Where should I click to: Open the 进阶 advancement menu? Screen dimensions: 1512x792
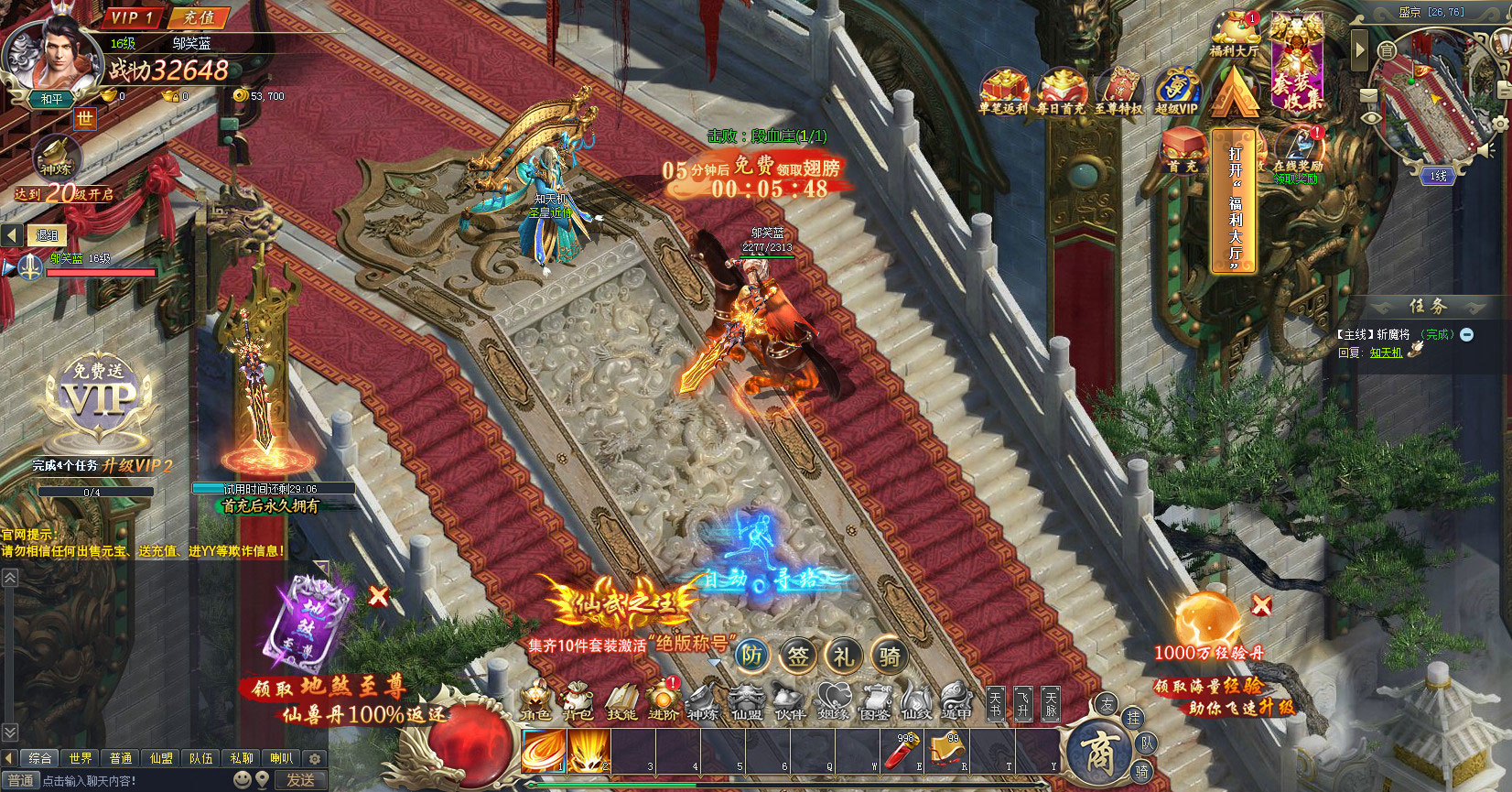click(x=663, y=702)
